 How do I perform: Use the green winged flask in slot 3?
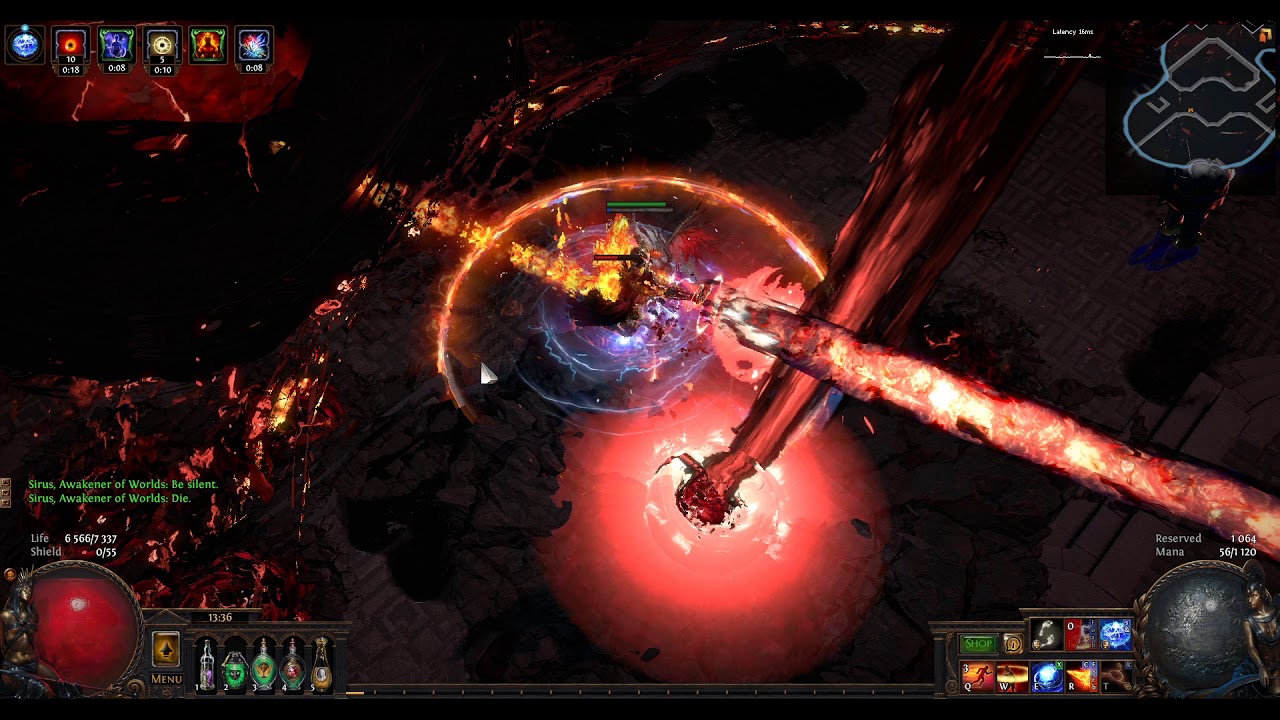(x=264, y=665)
